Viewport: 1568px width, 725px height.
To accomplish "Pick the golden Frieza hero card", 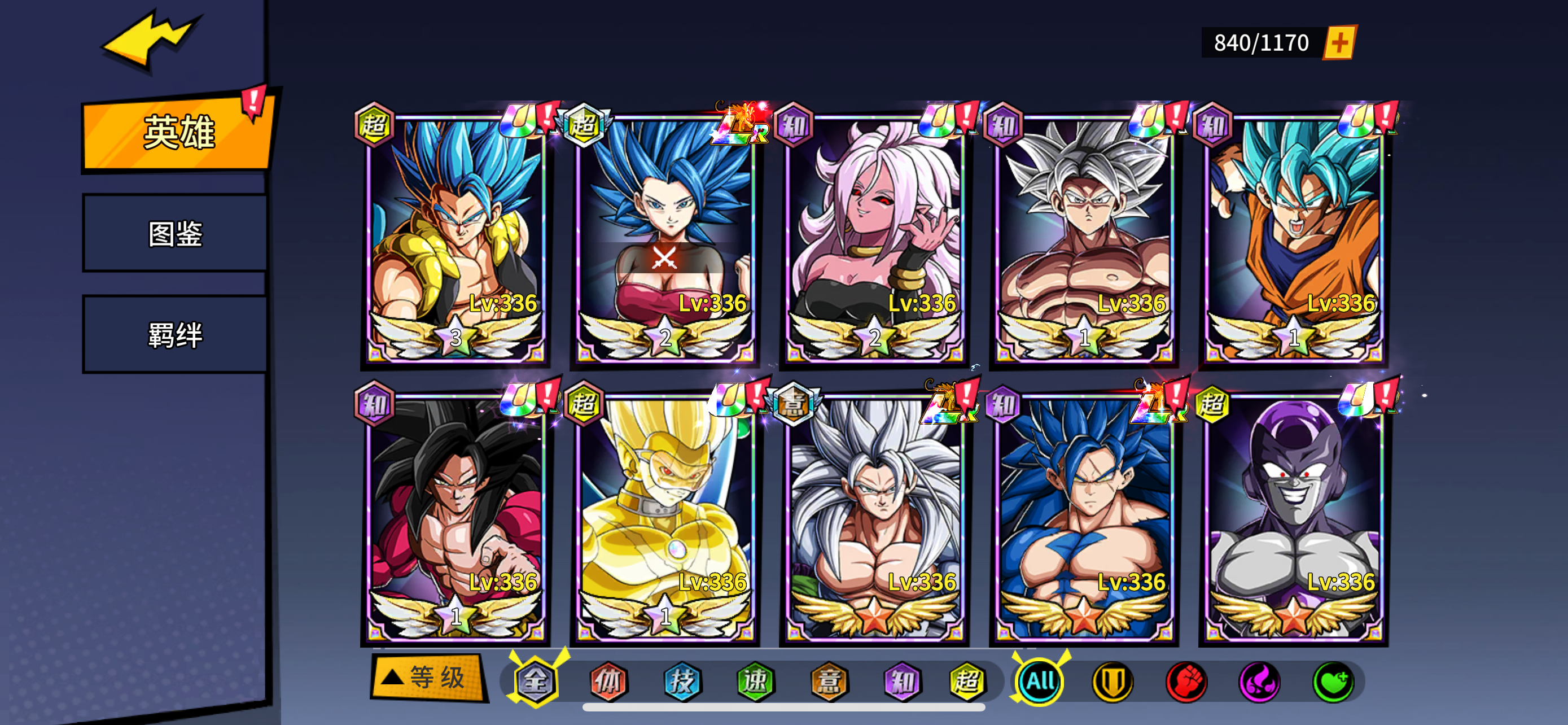I will (665, 517).
